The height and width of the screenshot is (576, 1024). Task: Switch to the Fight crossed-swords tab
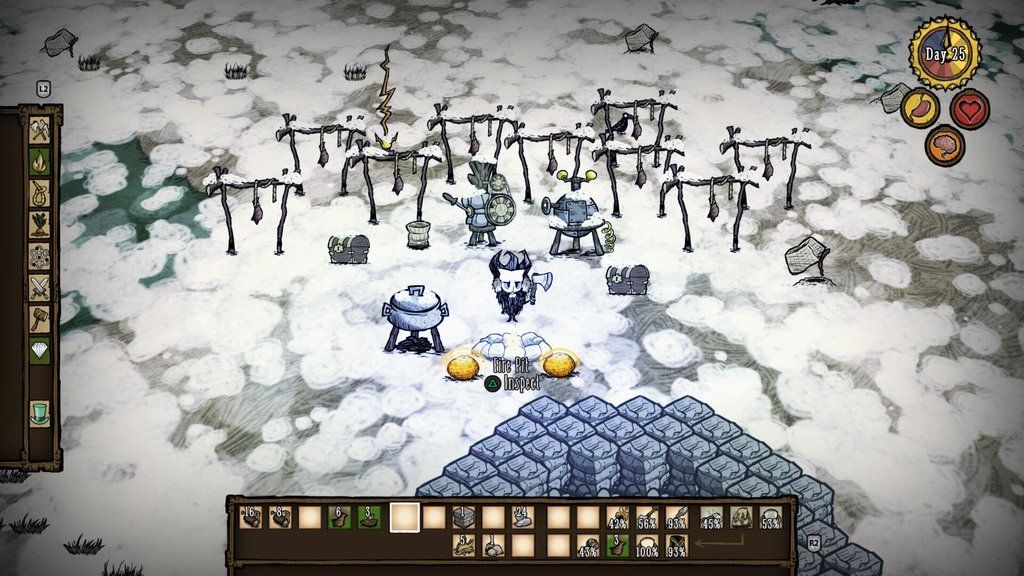pyautogui.click(x=40, y=288)
